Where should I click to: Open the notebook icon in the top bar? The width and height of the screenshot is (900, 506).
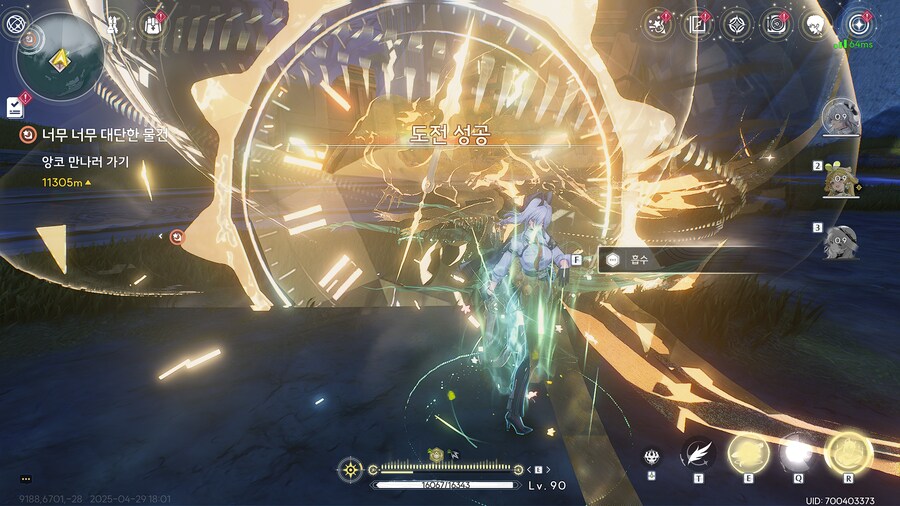pyautogui.click(x=697, y=23)
